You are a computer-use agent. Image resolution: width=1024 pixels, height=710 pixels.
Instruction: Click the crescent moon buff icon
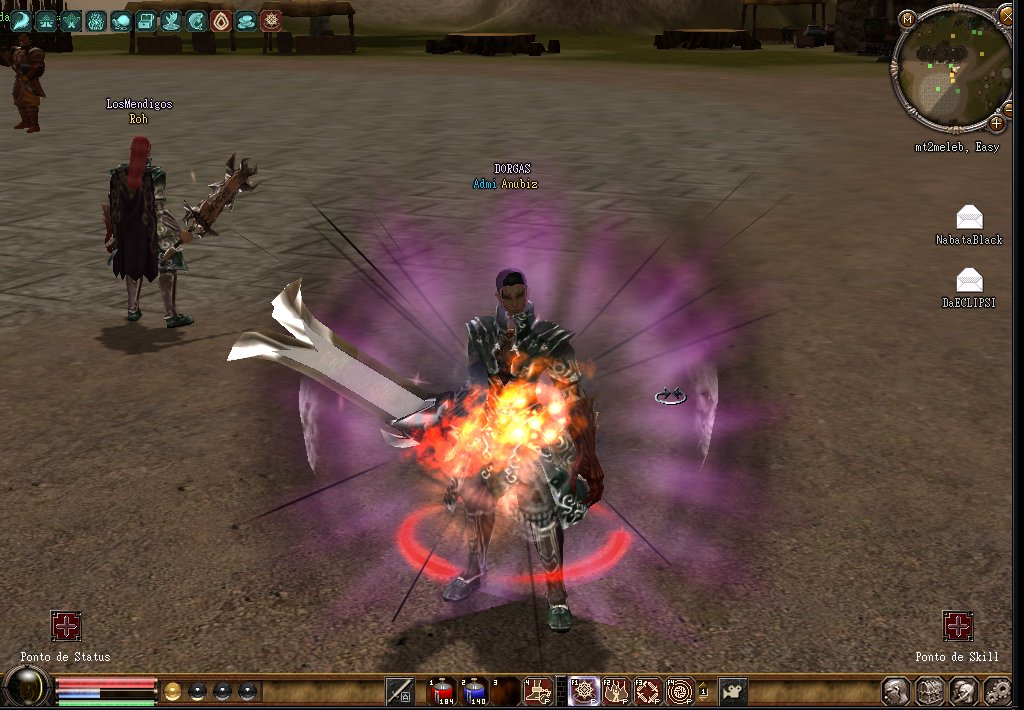pos(21,20)
